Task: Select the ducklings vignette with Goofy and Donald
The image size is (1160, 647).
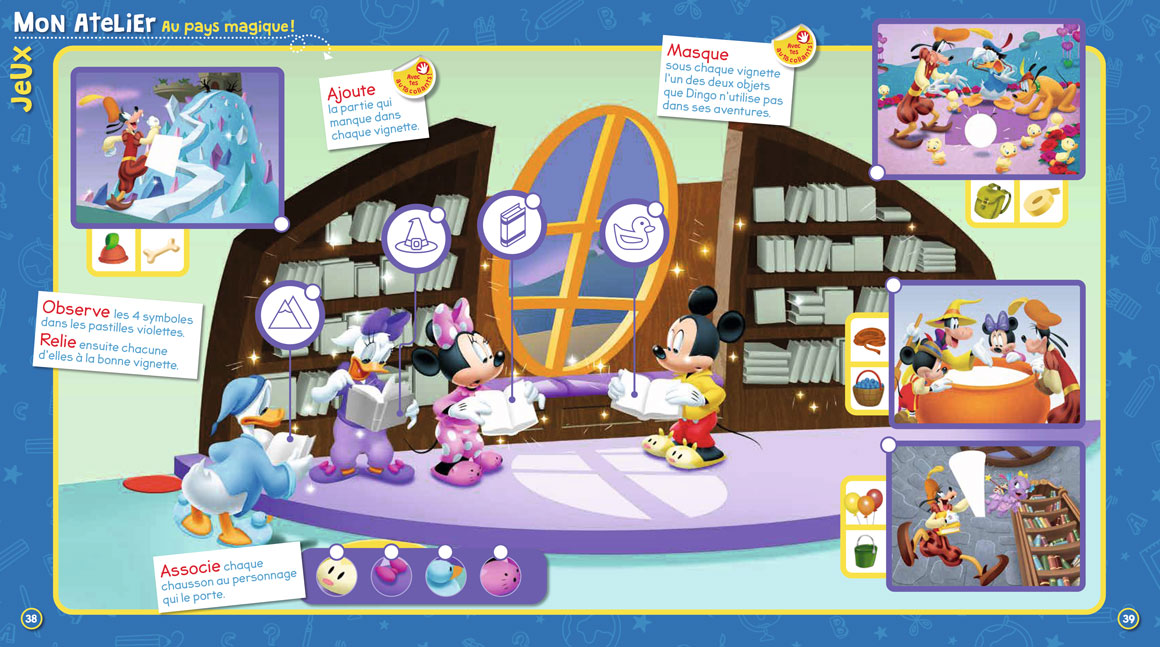Action: [978, 98]
